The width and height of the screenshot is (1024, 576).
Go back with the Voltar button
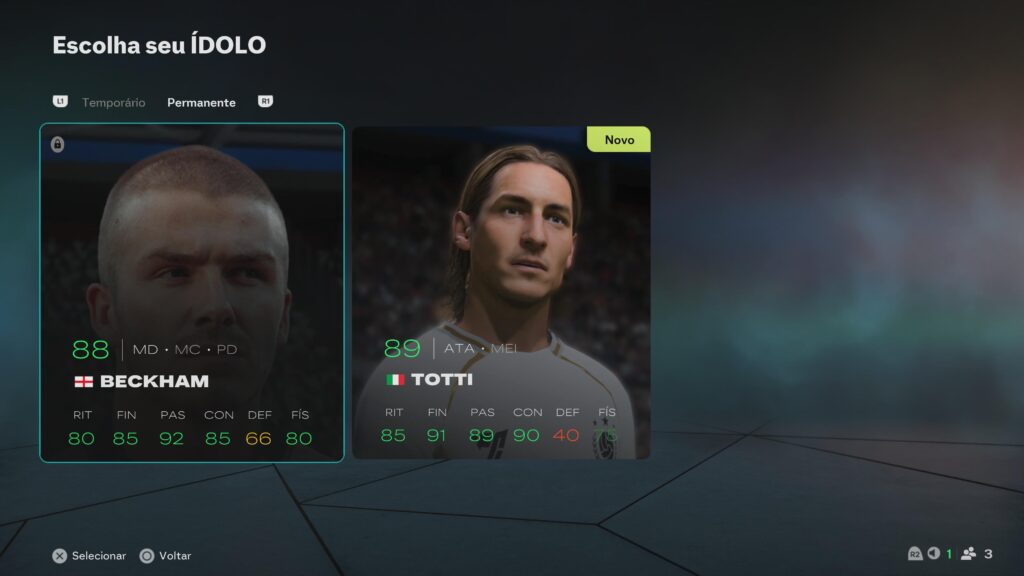point(166,555)
